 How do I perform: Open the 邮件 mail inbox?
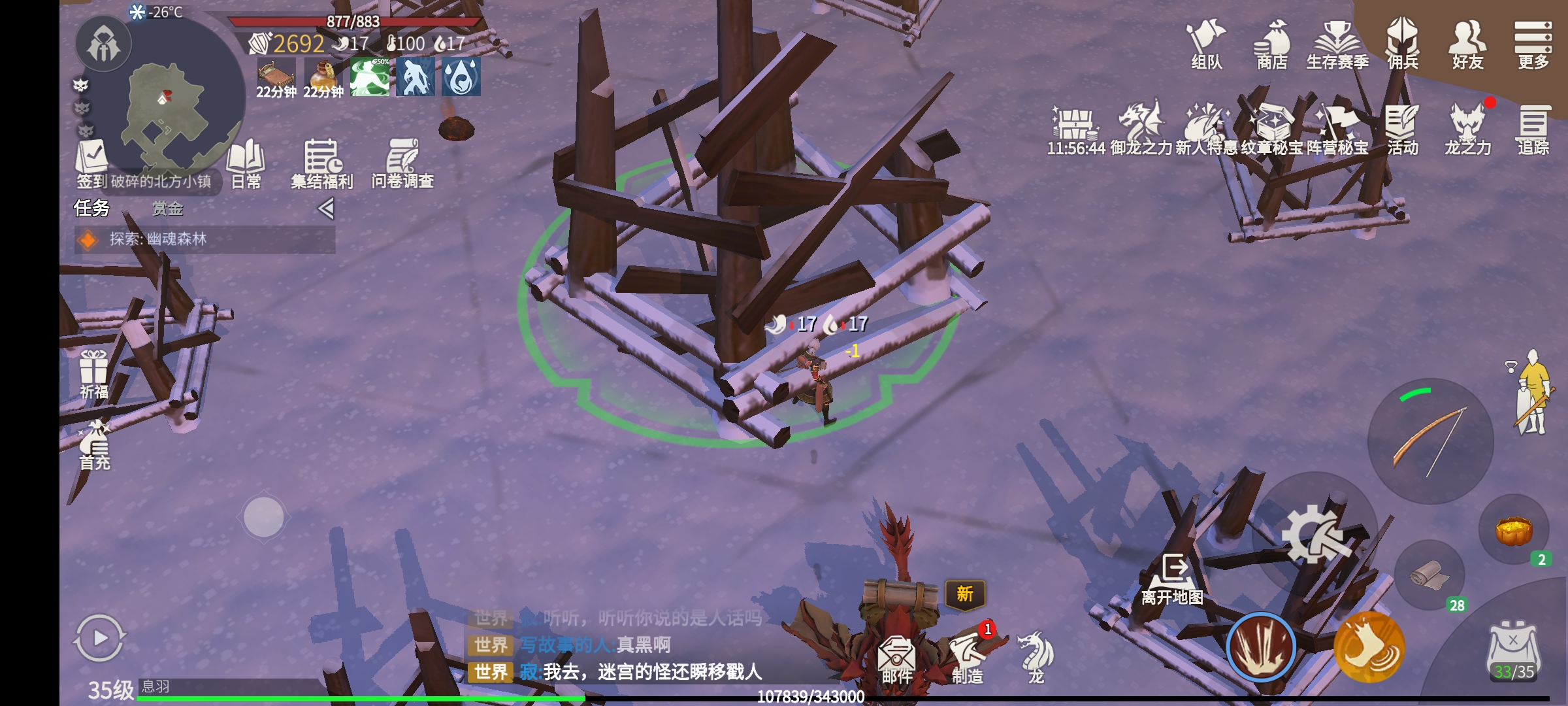tap(896, 659)
